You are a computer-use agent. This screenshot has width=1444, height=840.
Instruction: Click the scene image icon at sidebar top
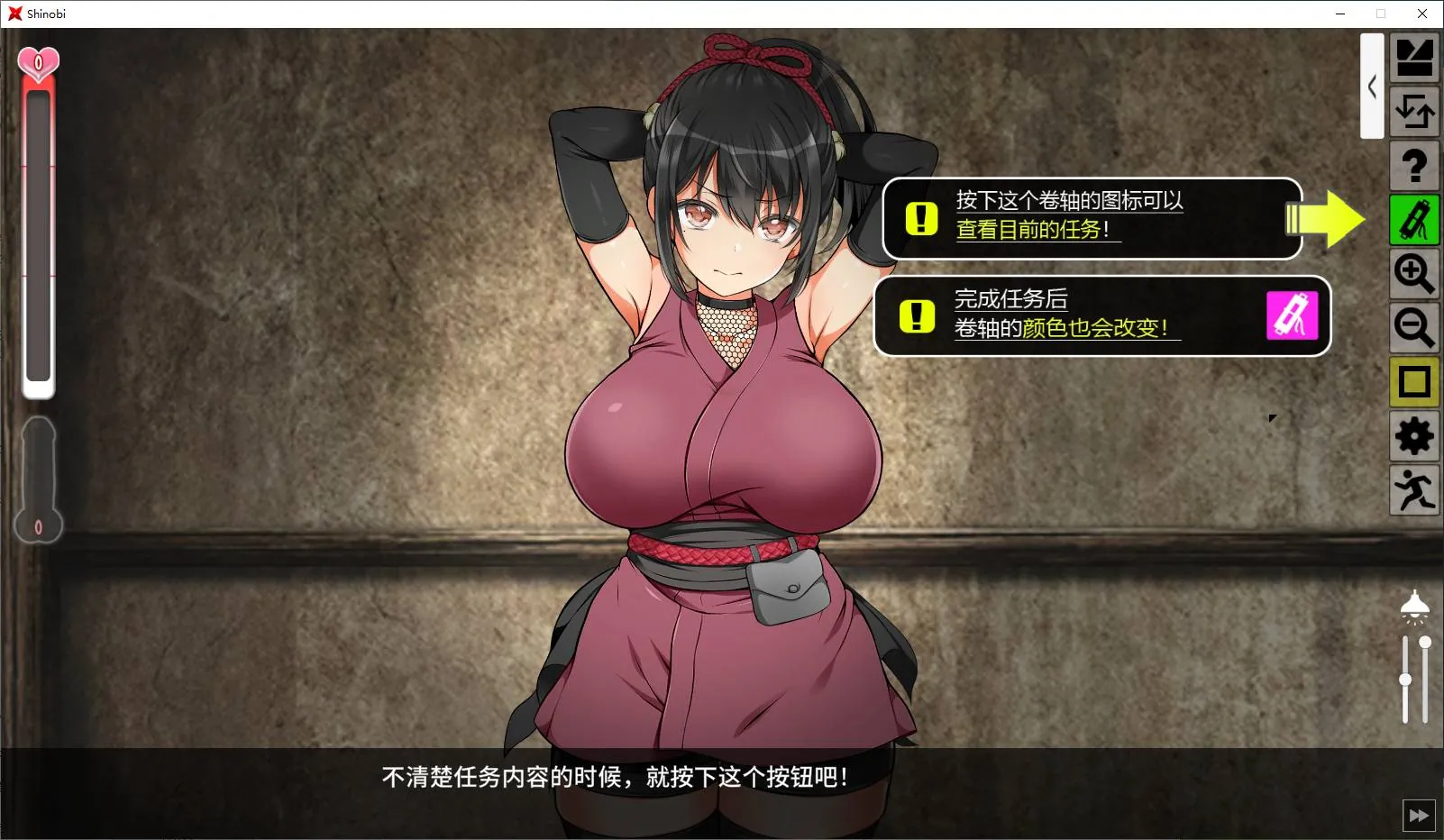point(1414,56)
